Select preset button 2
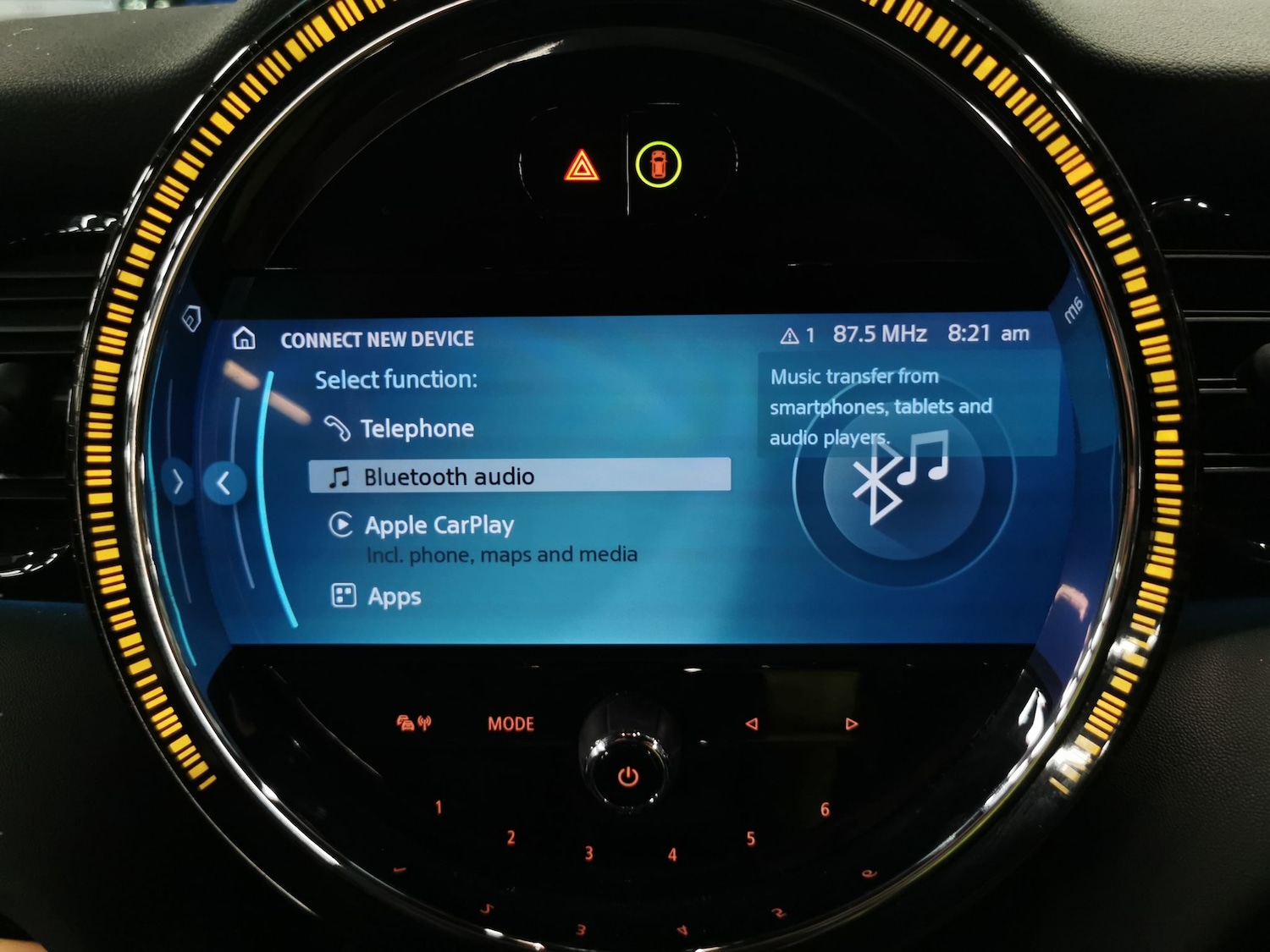The width and height of the screenshot is (1270, 952). 511,838
